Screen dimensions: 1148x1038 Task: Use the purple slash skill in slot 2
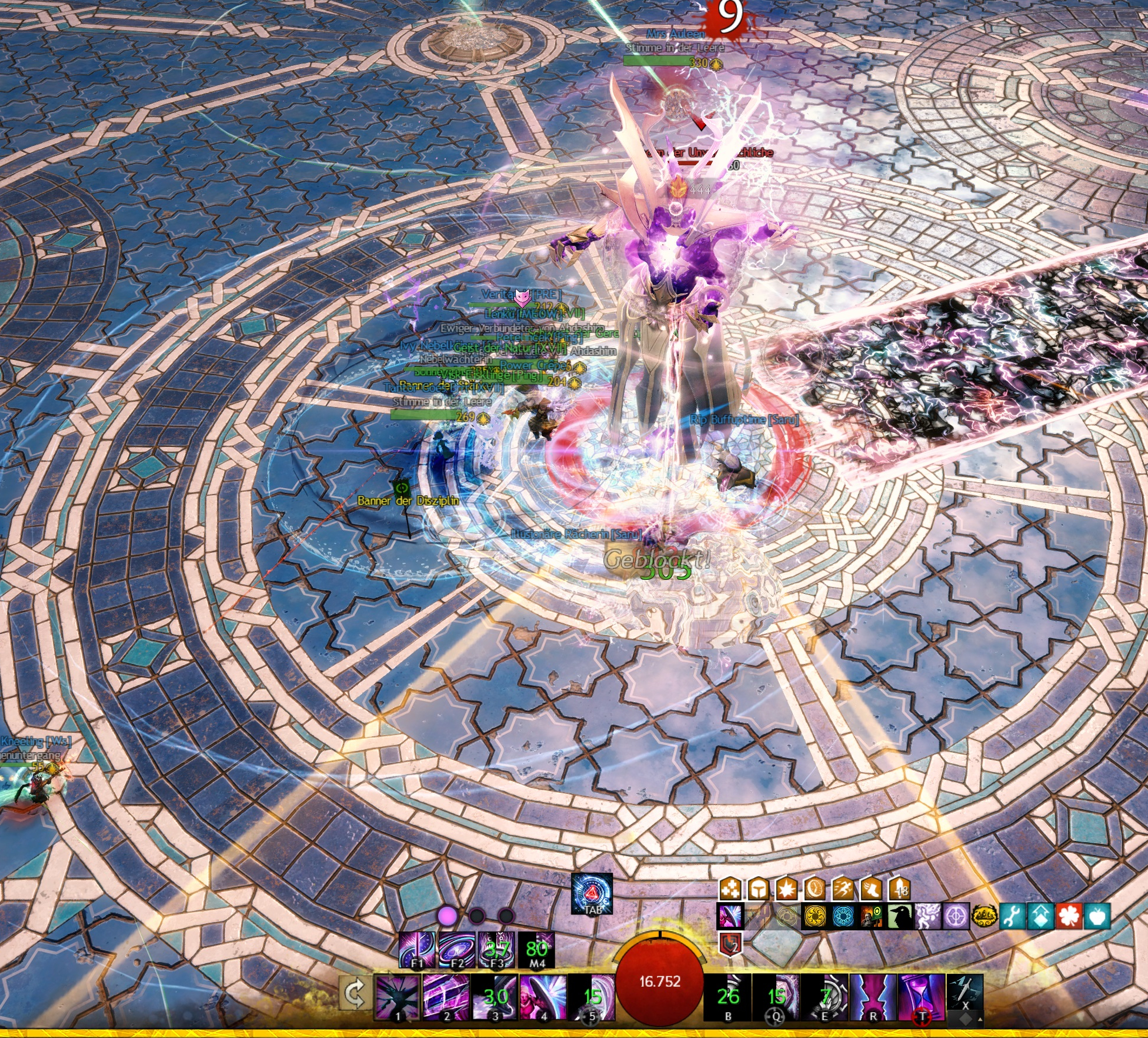446,997
